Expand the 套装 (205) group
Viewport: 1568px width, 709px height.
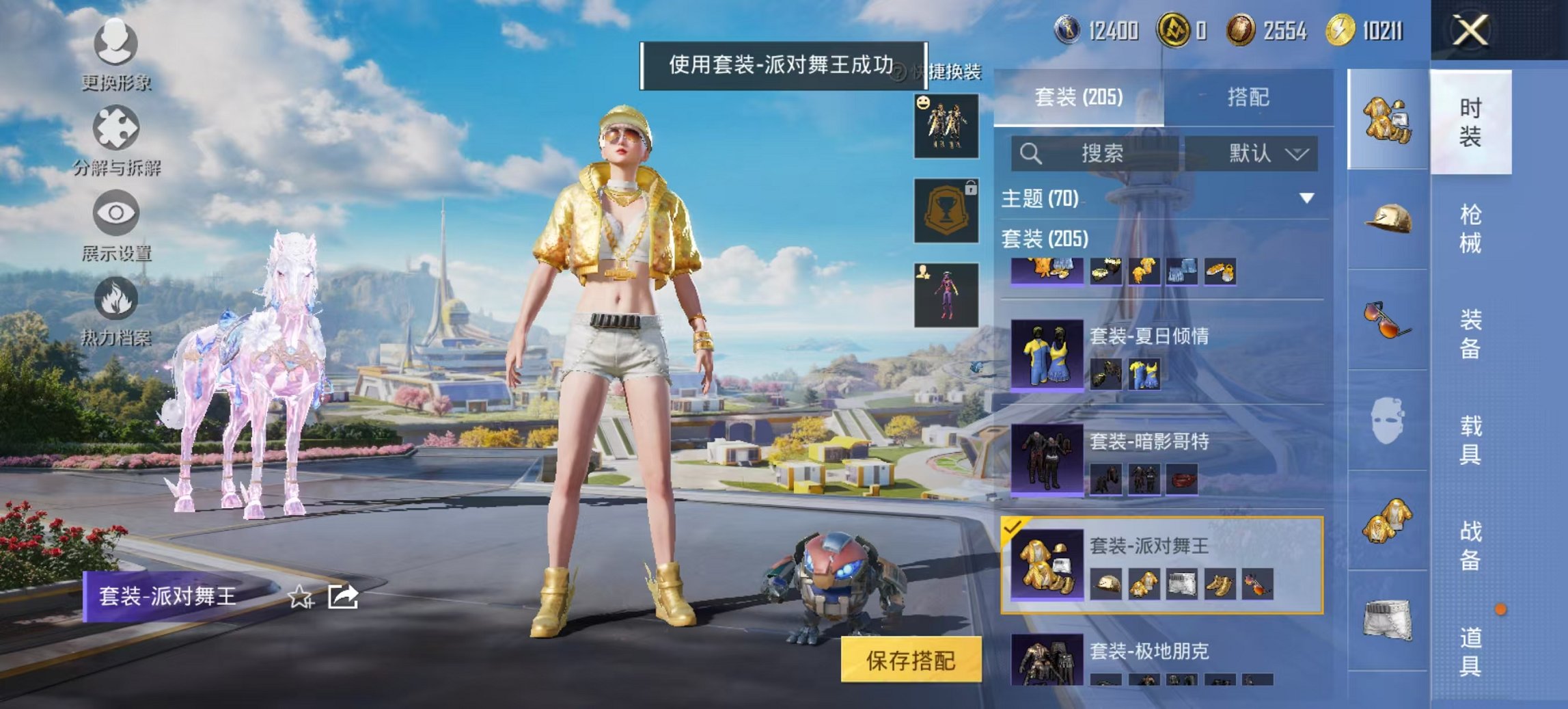(1047, 240)
